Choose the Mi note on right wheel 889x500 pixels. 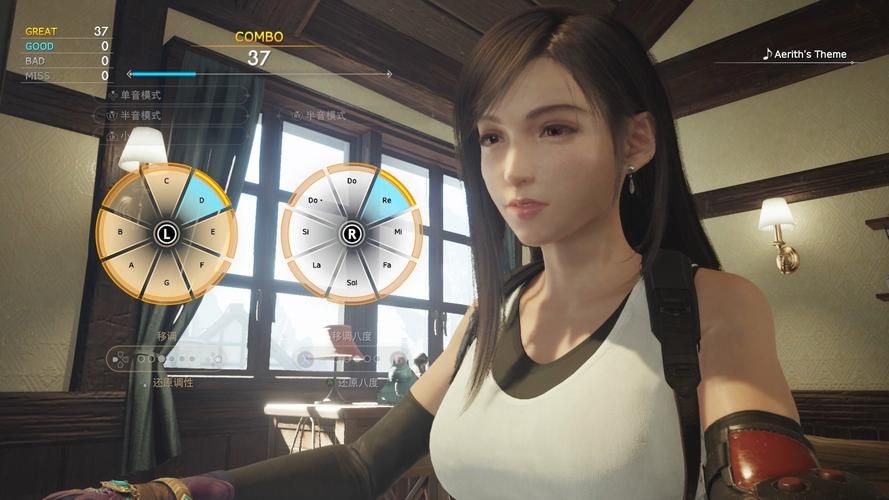pyautogui.click(x=398, y=232)
